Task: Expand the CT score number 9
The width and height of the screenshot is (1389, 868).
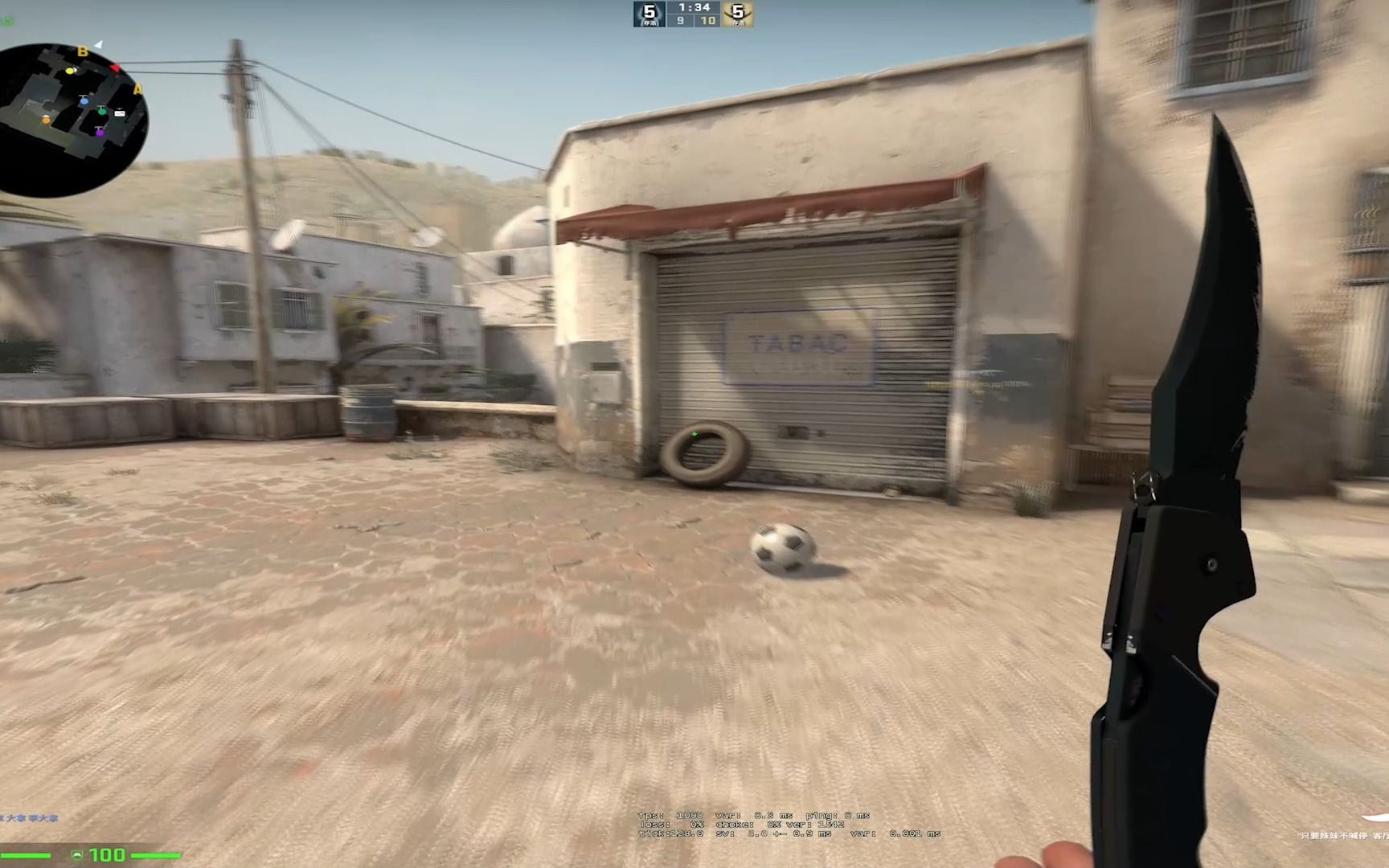Action: [x=681, y=22]
